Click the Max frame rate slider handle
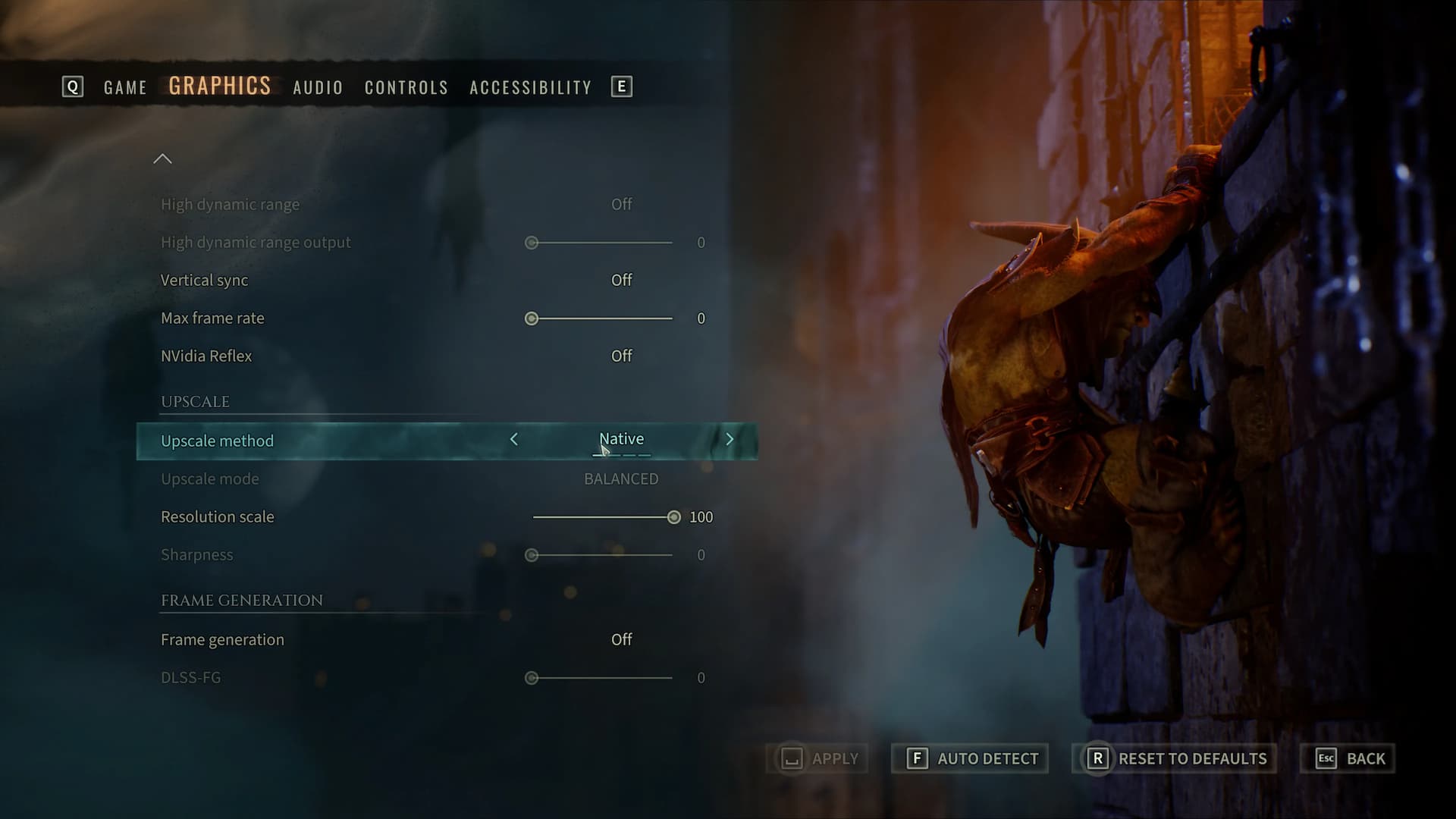 [532, 318]
